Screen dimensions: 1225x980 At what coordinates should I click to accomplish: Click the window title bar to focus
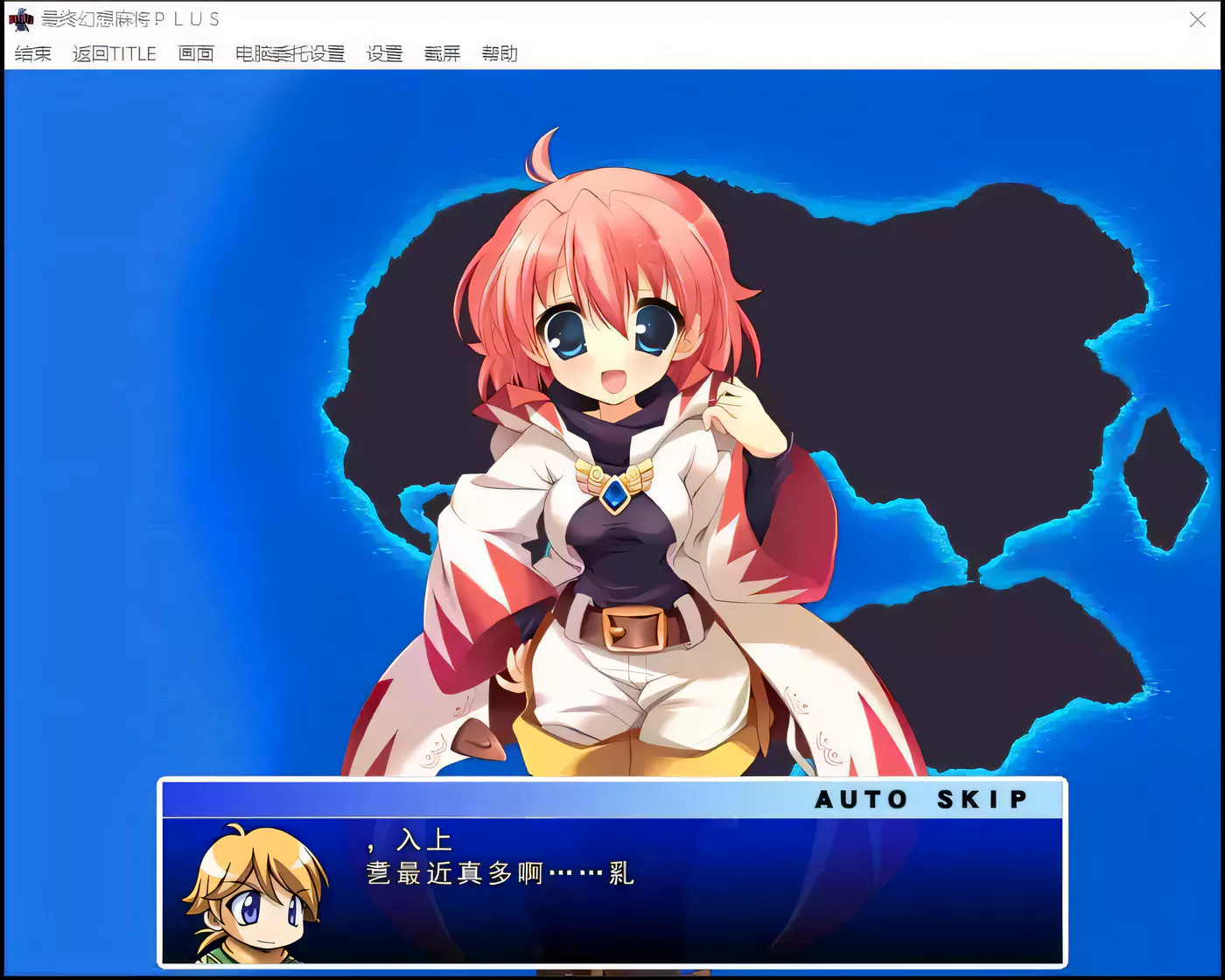pyautogui.click(x=612, y=18)
